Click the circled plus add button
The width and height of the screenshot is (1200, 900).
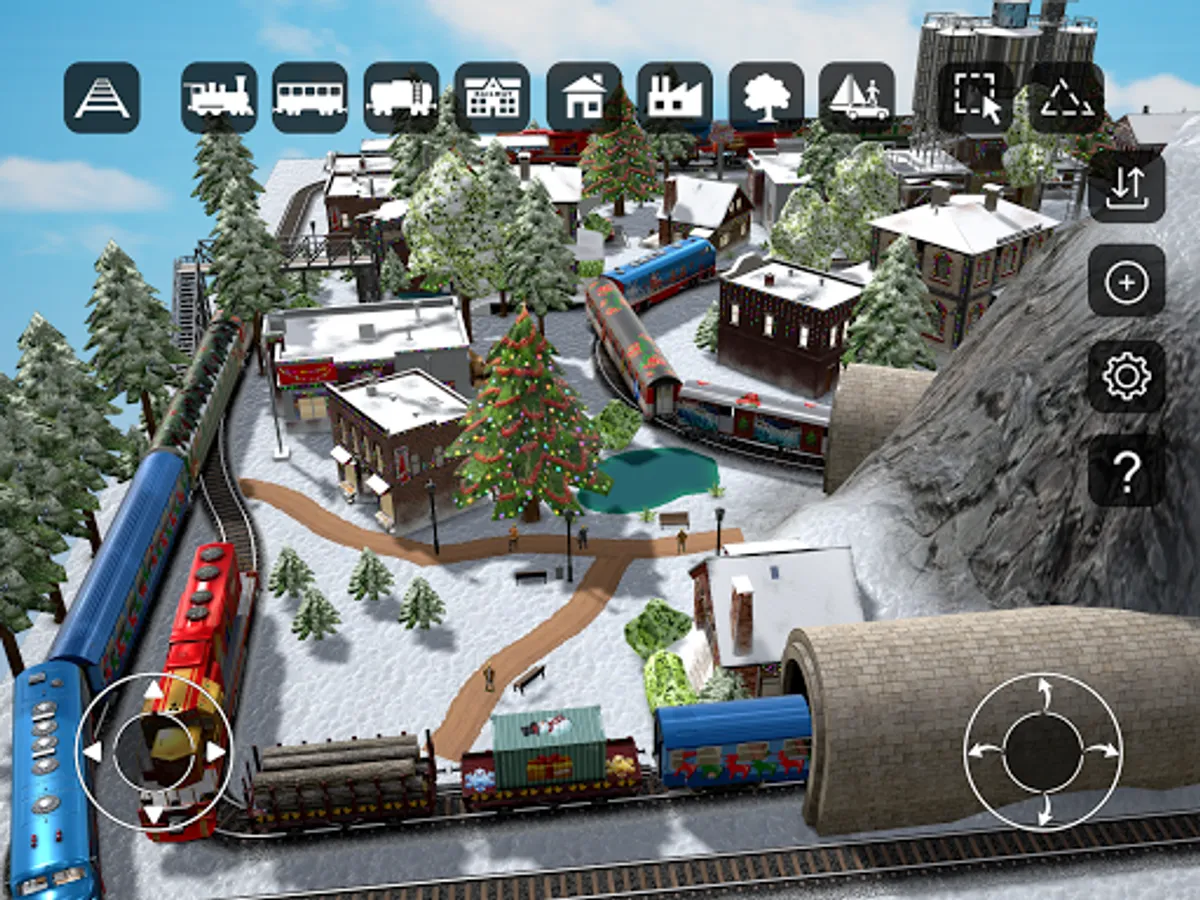click(x=1127, y=282)
